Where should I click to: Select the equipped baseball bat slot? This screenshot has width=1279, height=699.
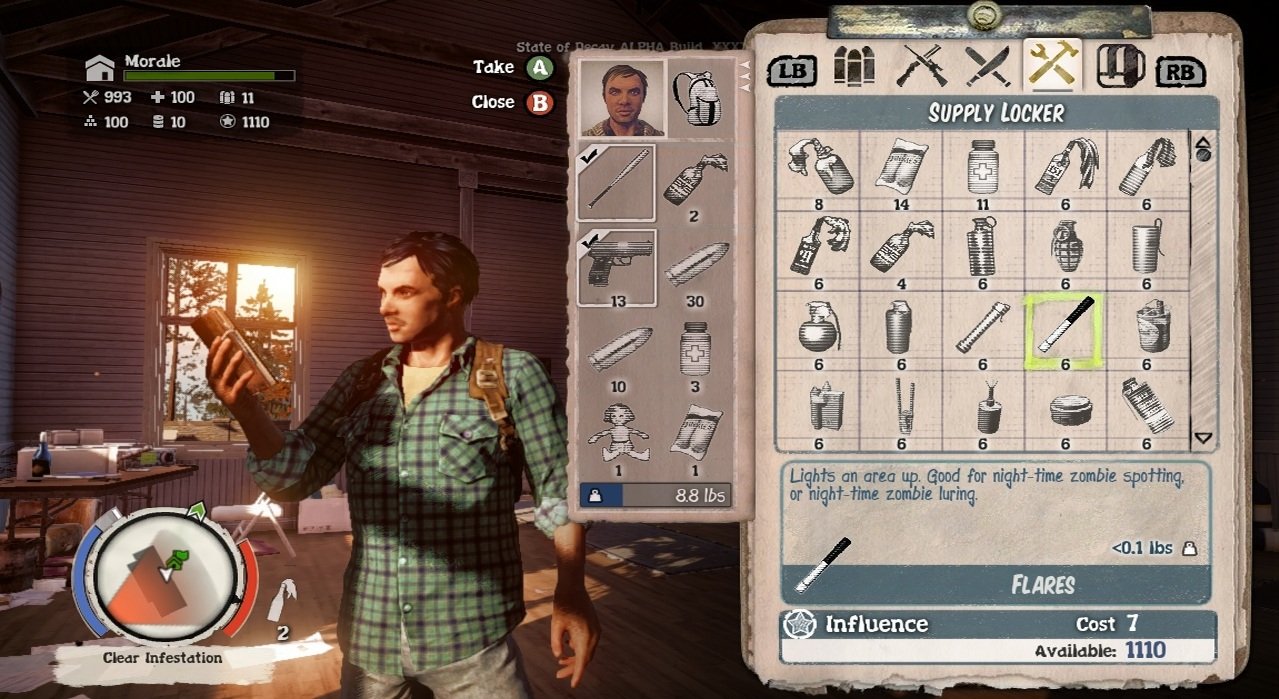click(x=616, y=181)
